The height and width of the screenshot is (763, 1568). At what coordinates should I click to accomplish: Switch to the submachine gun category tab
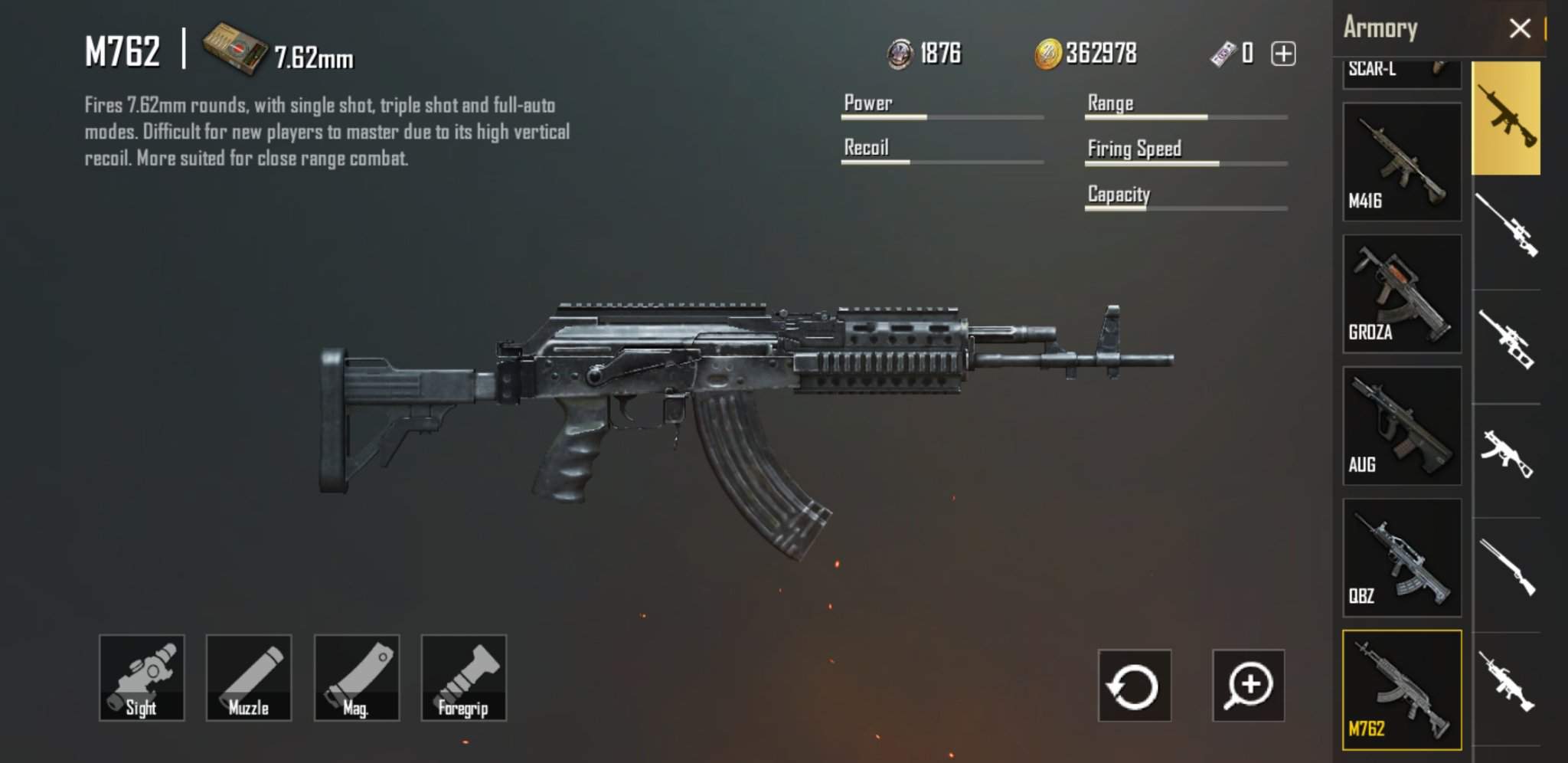1507,454
